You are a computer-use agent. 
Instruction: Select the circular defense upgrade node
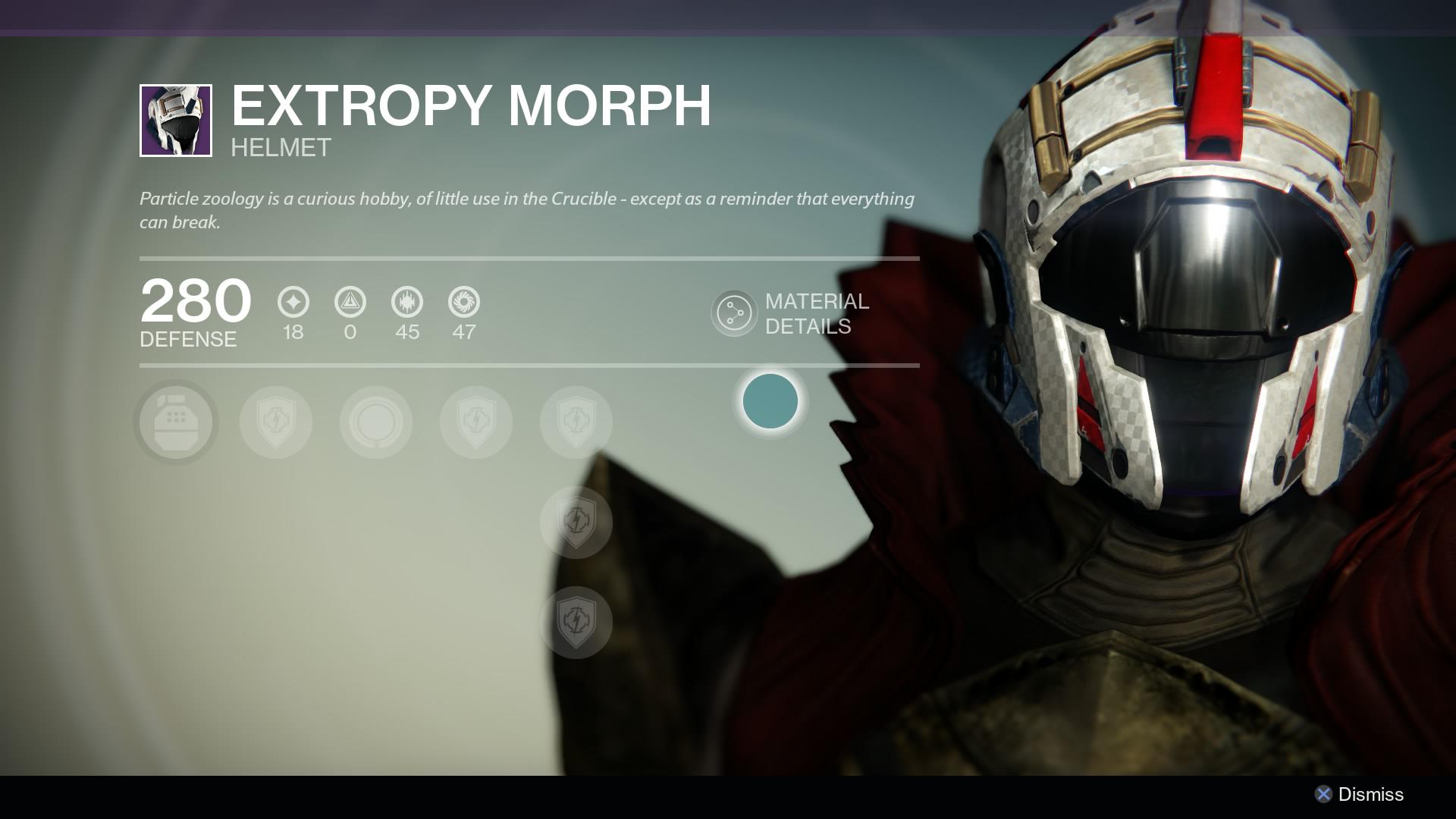click(x=375, y=422)
